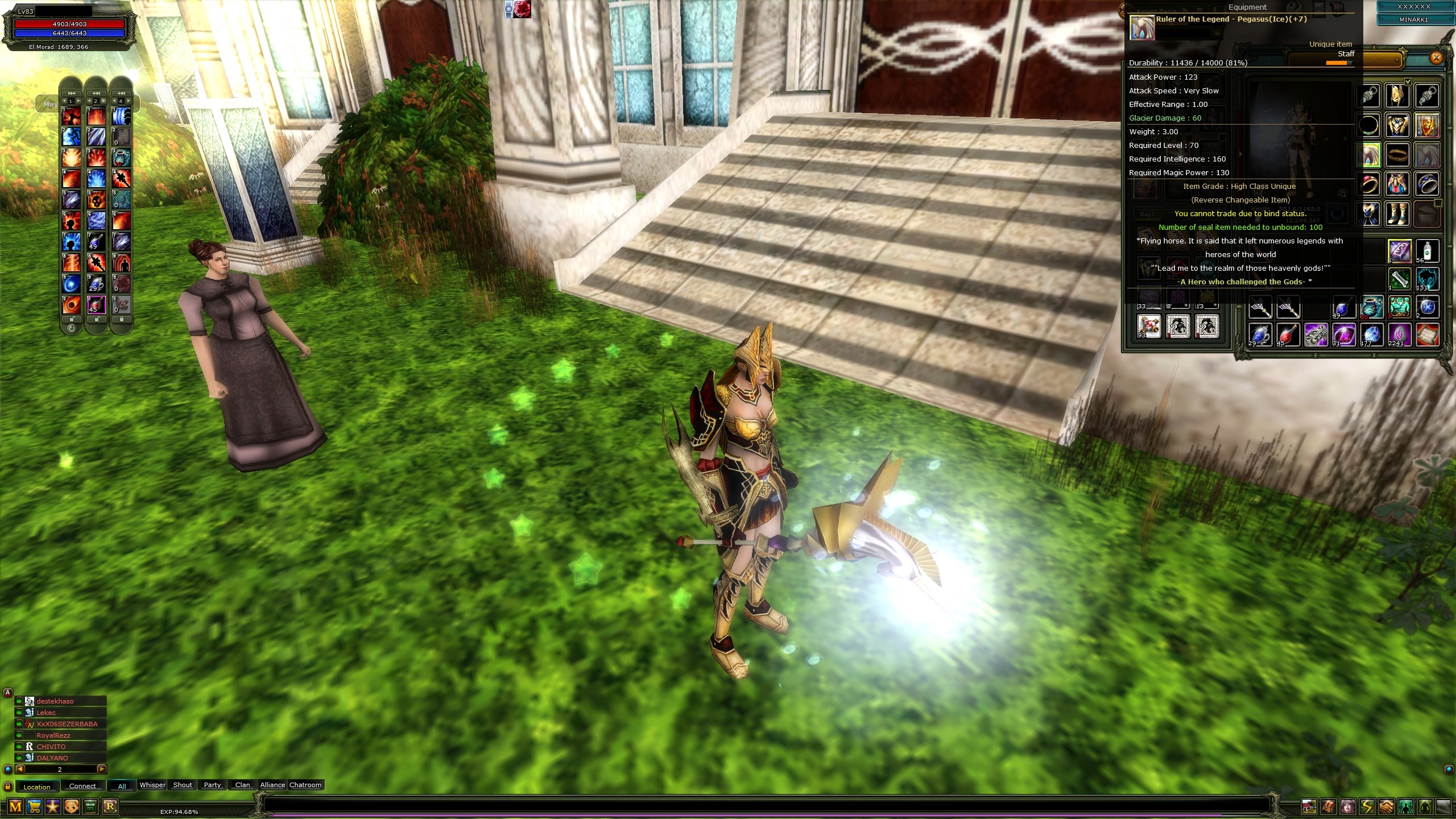Click the right pager arrow below player list
Screen dimensions: 1456x819
click(x=101, y=768)
